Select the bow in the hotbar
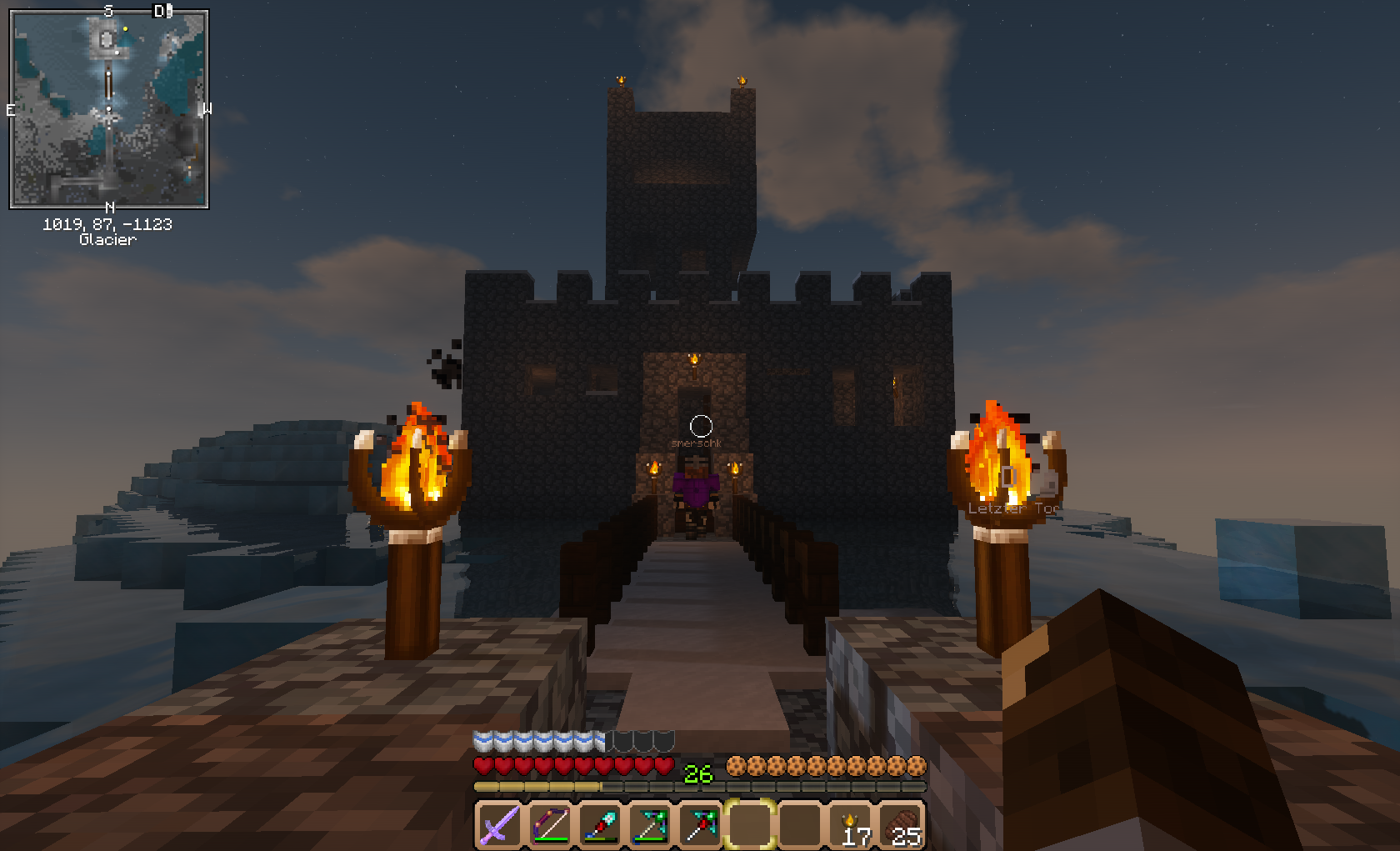 pos(550,825)
